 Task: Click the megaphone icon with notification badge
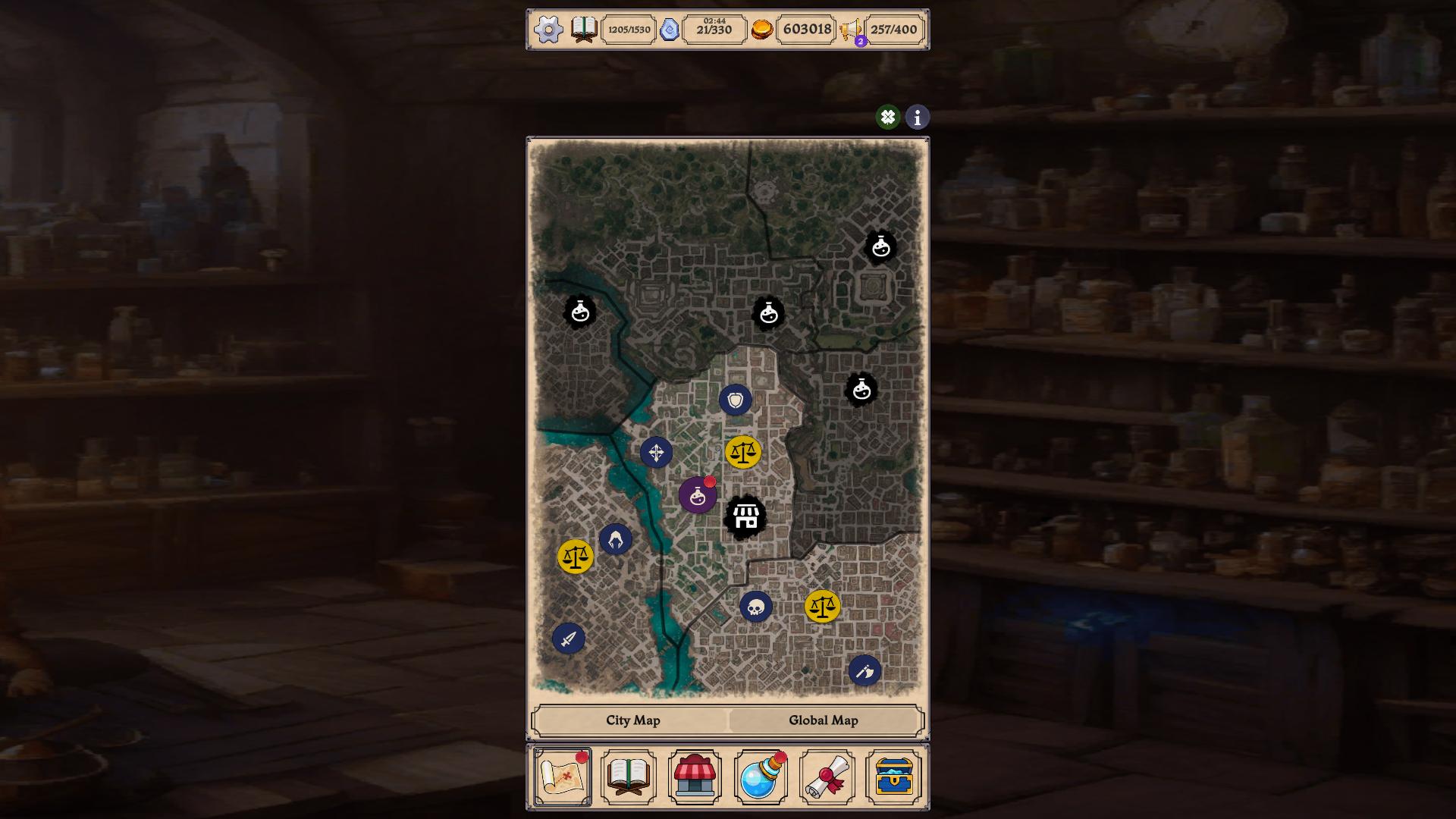click(851, 30)
